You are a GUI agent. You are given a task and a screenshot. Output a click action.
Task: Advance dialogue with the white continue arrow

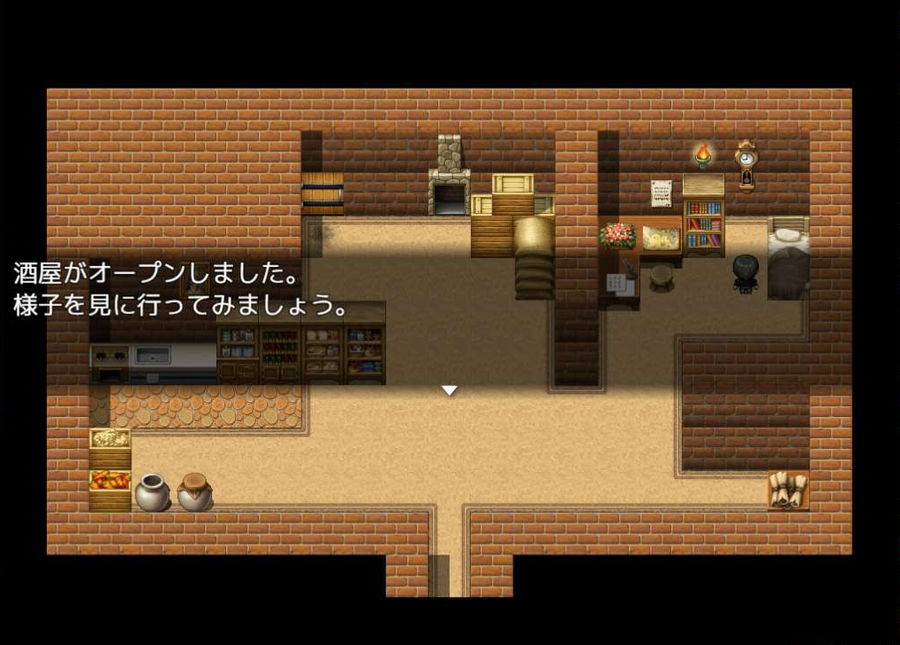coord(450,390)
